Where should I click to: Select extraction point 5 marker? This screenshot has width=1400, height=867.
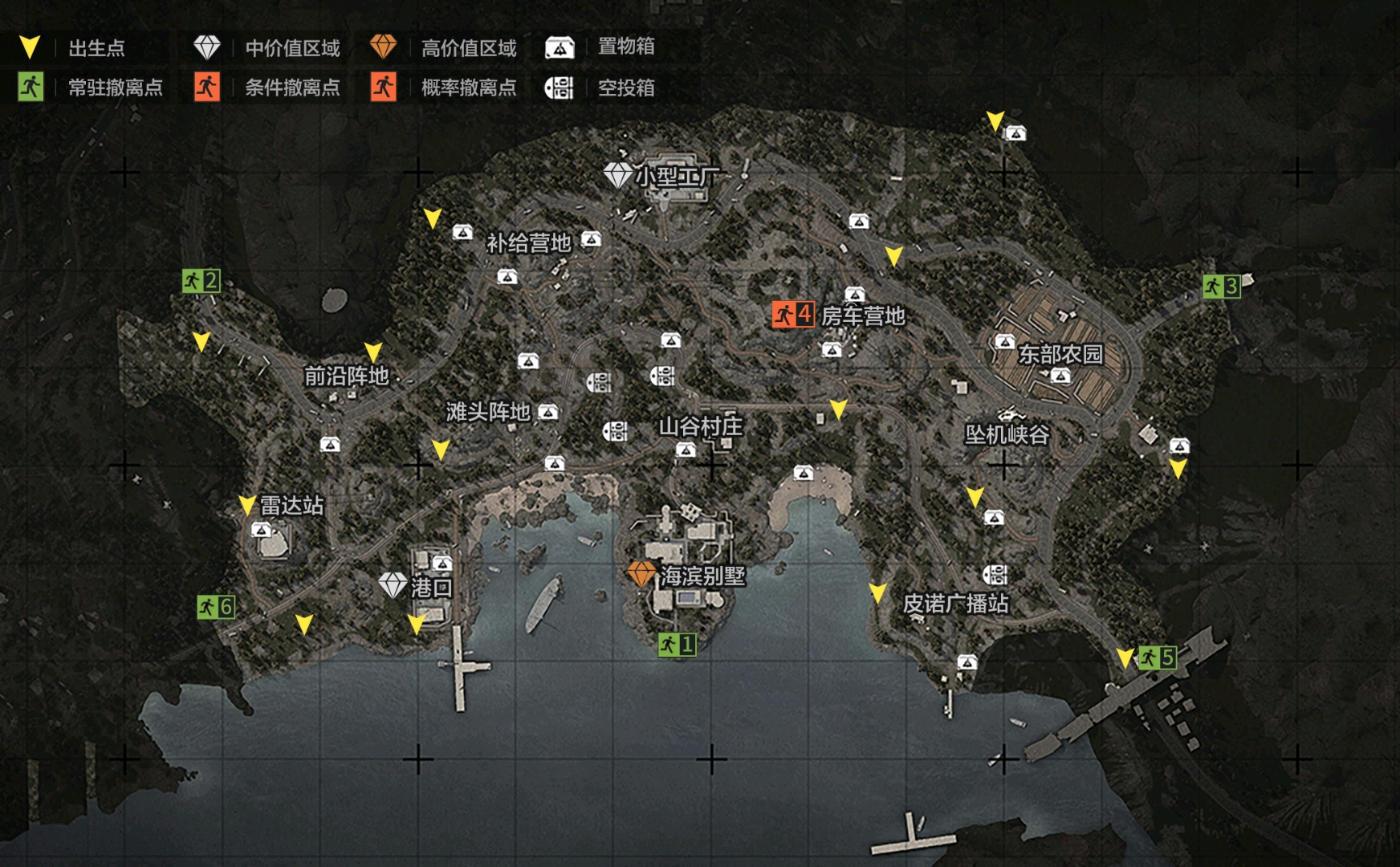click(1157, 657)
